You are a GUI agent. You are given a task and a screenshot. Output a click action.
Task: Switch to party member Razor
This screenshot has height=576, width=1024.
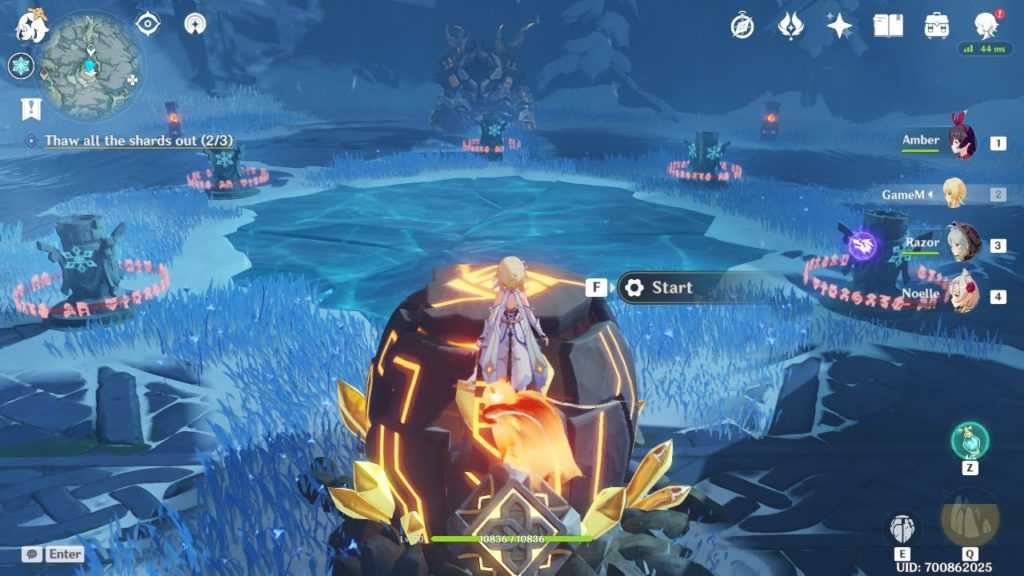coord(961,244)
